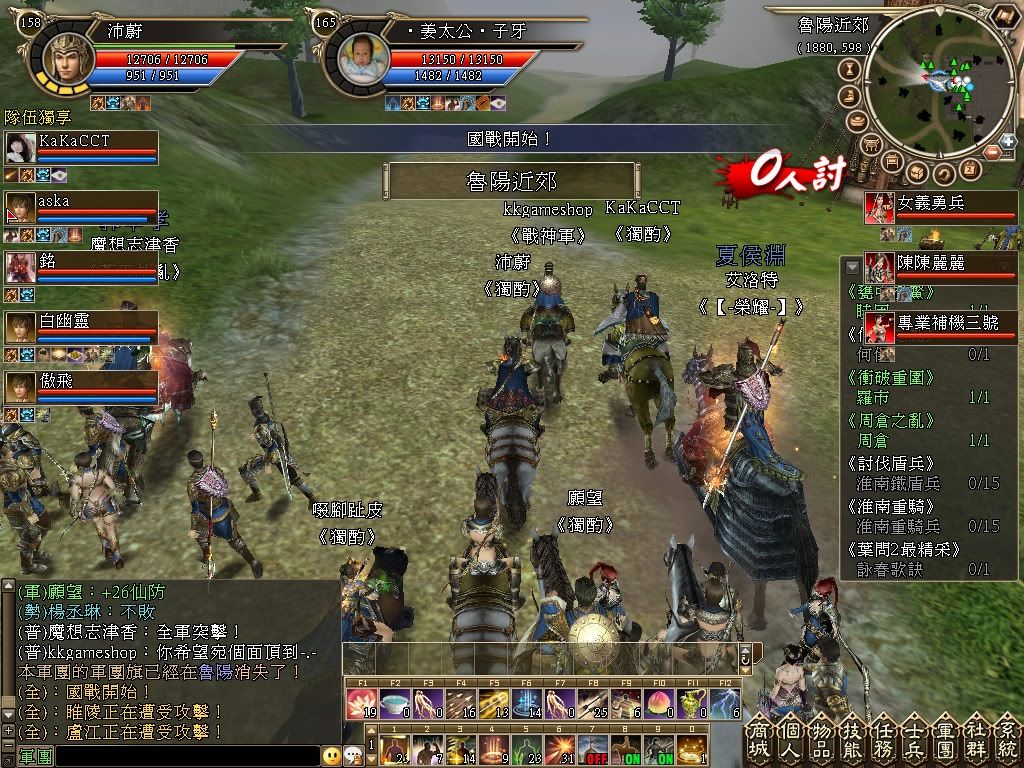Open the scroll icon above the minimap
Viewport: 1024px width, 768px height.
1002,16
